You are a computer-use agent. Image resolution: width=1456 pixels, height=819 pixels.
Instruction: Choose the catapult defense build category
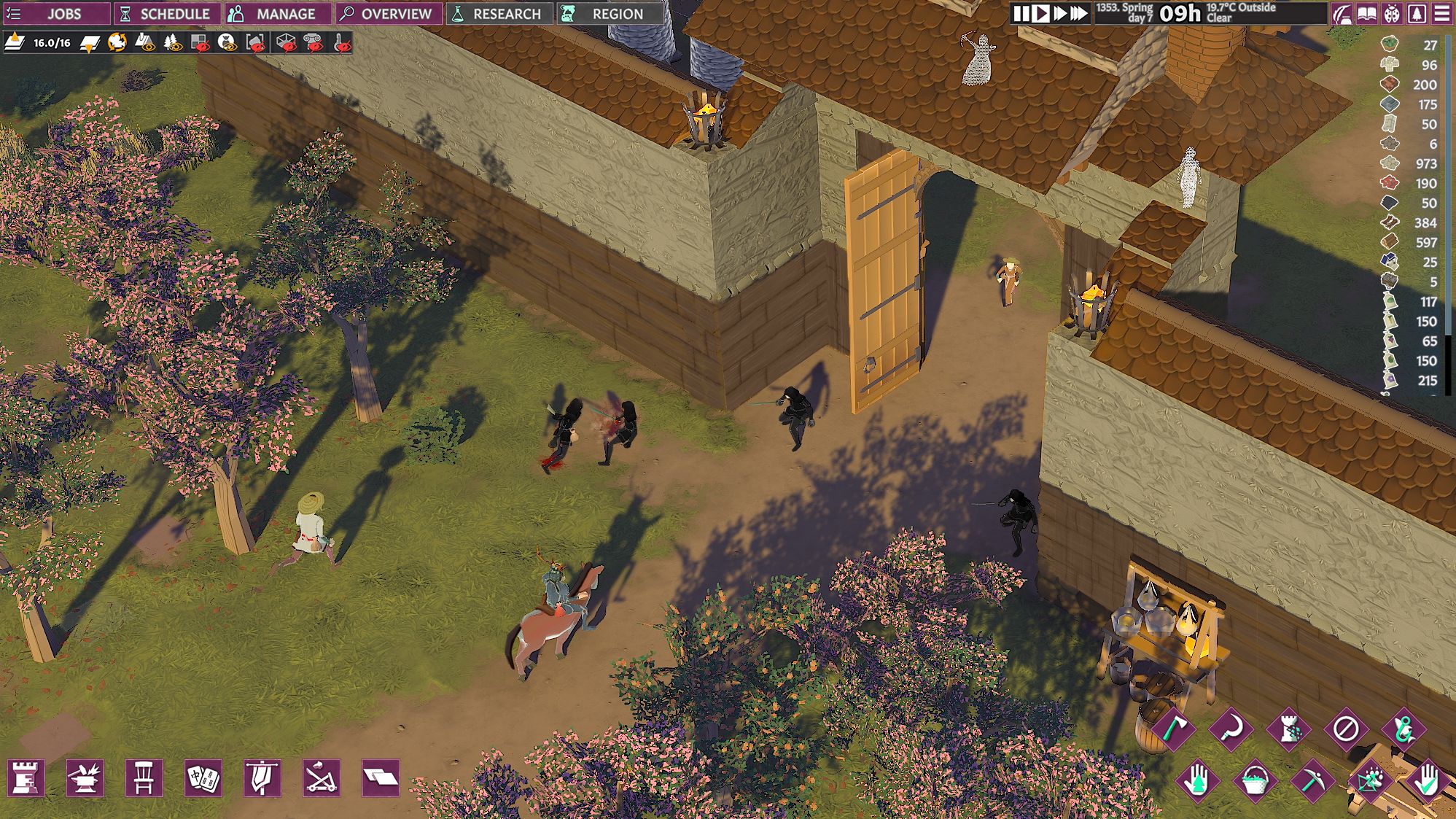coord(321,778)
